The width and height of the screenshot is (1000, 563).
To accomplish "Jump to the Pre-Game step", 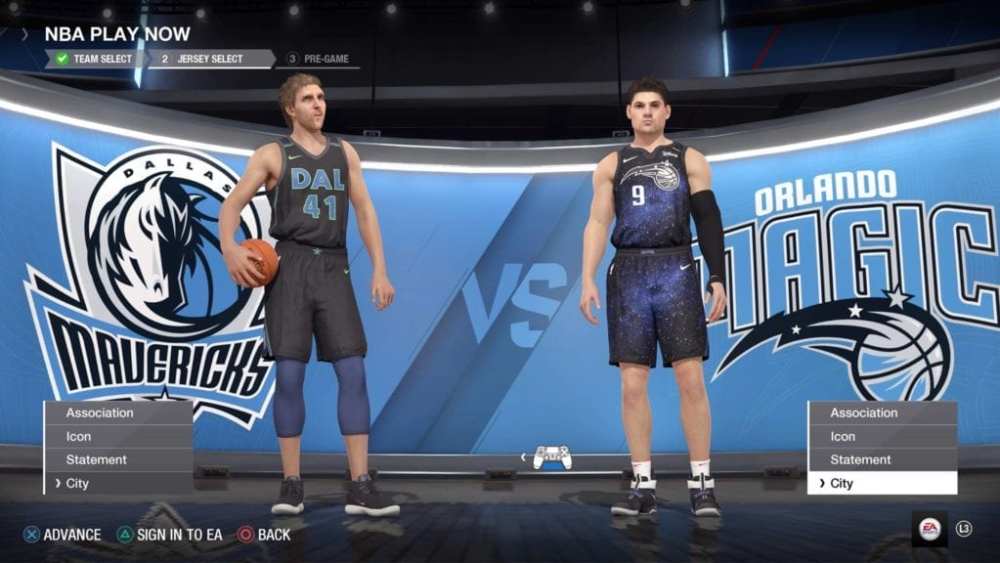I will coord(318,59).
